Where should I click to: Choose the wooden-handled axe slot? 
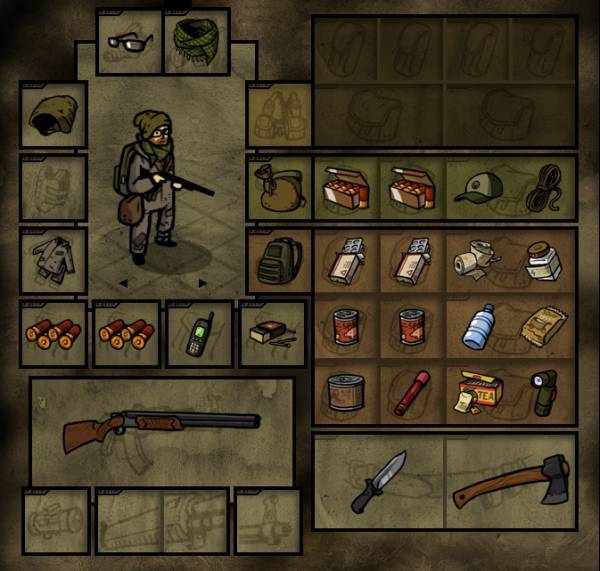(x=510, y=482)
